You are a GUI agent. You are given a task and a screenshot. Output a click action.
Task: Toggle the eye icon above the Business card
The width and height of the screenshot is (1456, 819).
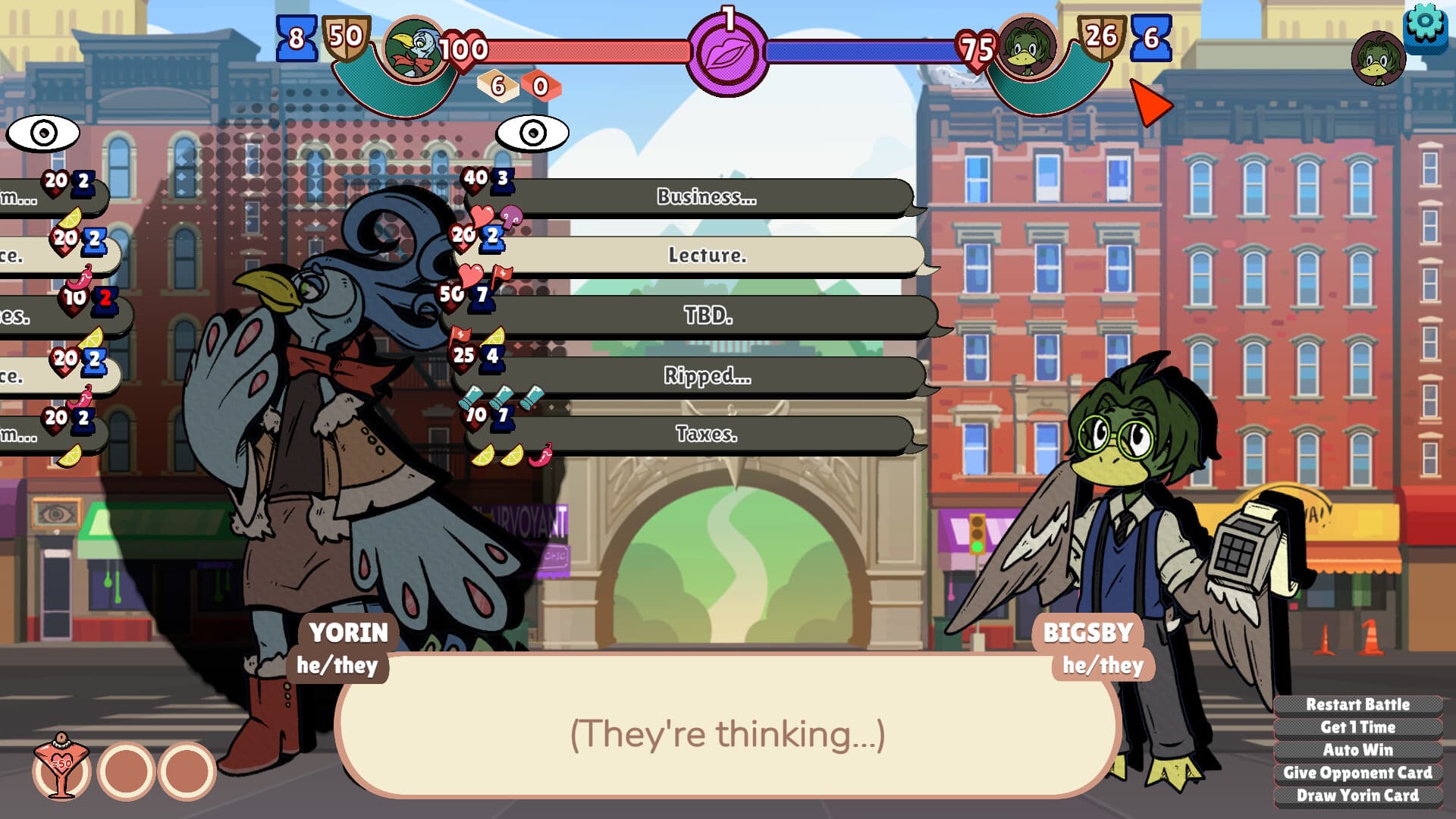tap(532, 133)
